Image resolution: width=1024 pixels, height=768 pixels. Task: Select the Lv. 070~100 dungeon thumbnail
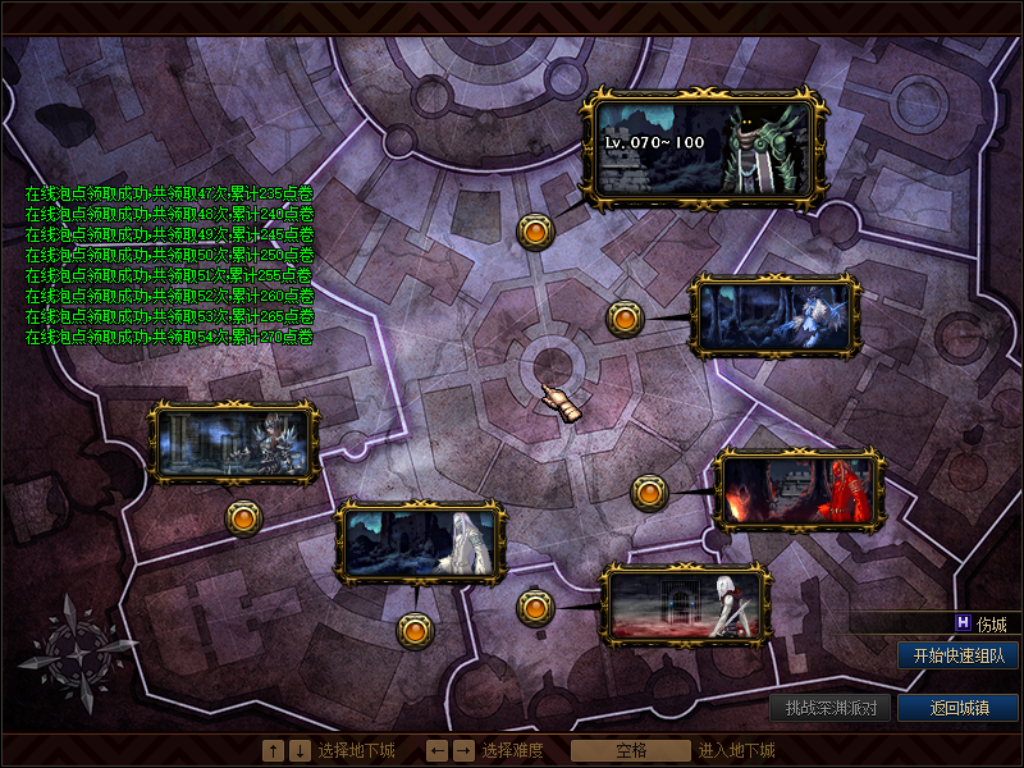click(705, 150)
